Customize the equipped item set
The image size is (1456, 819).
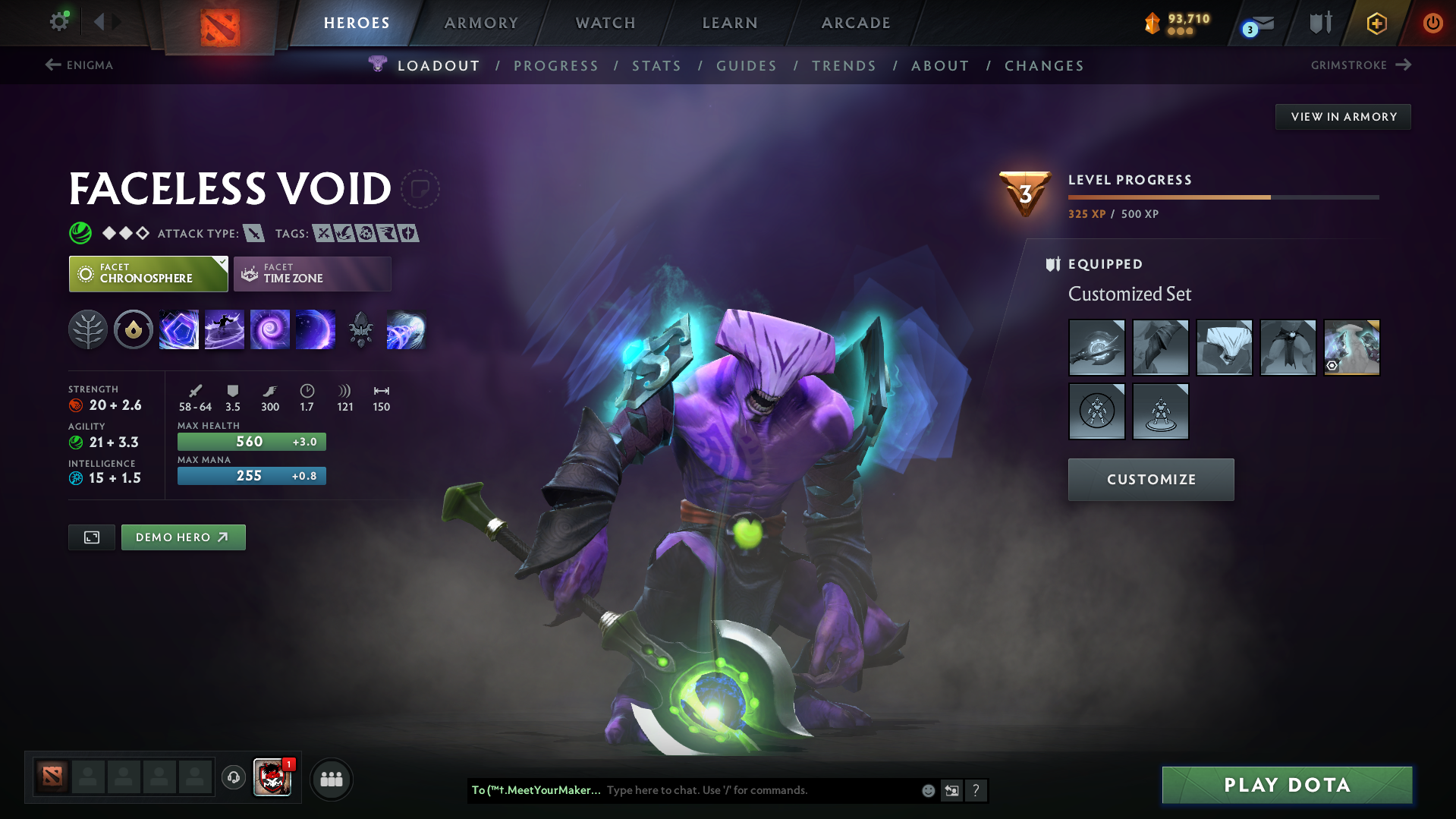(x=1151, y=480)
